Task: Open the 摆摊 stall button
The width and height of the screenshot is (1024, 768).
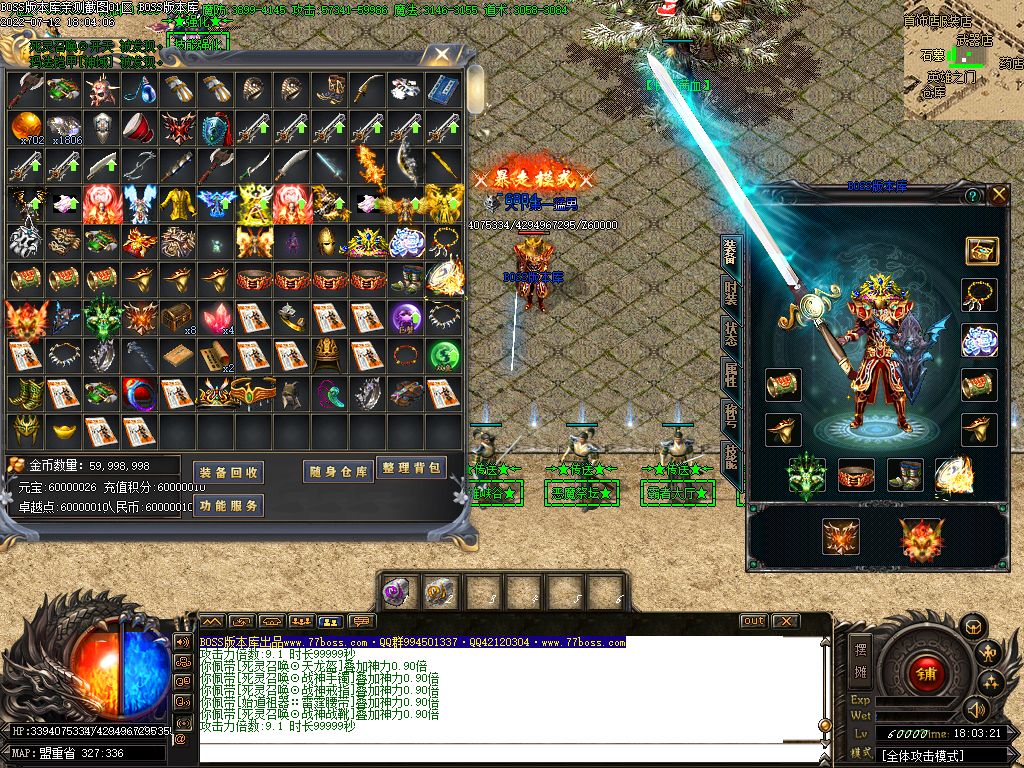Action: click(860, 661)
